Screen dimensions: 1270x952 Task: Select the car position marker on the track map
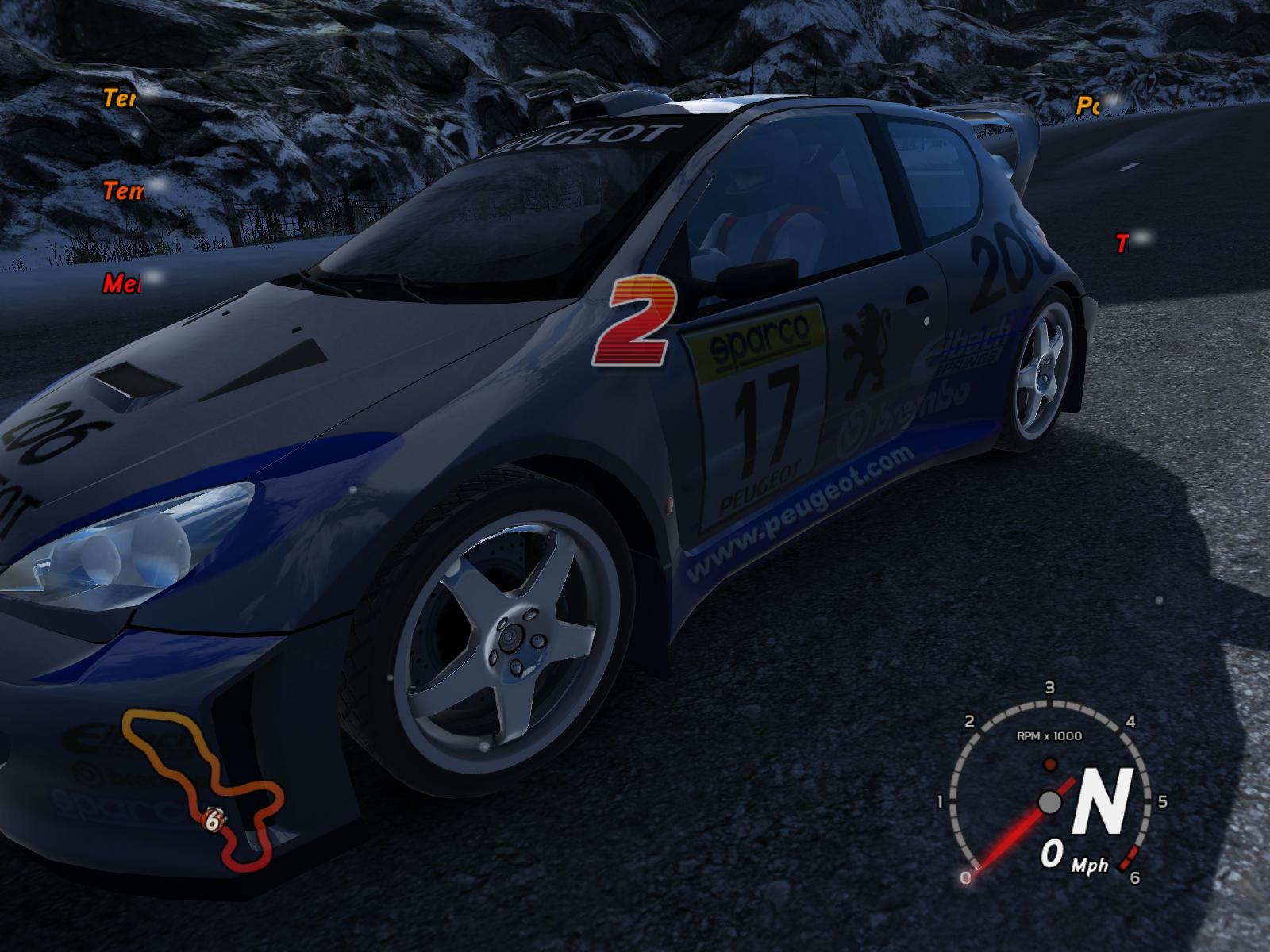coord(213,820)
